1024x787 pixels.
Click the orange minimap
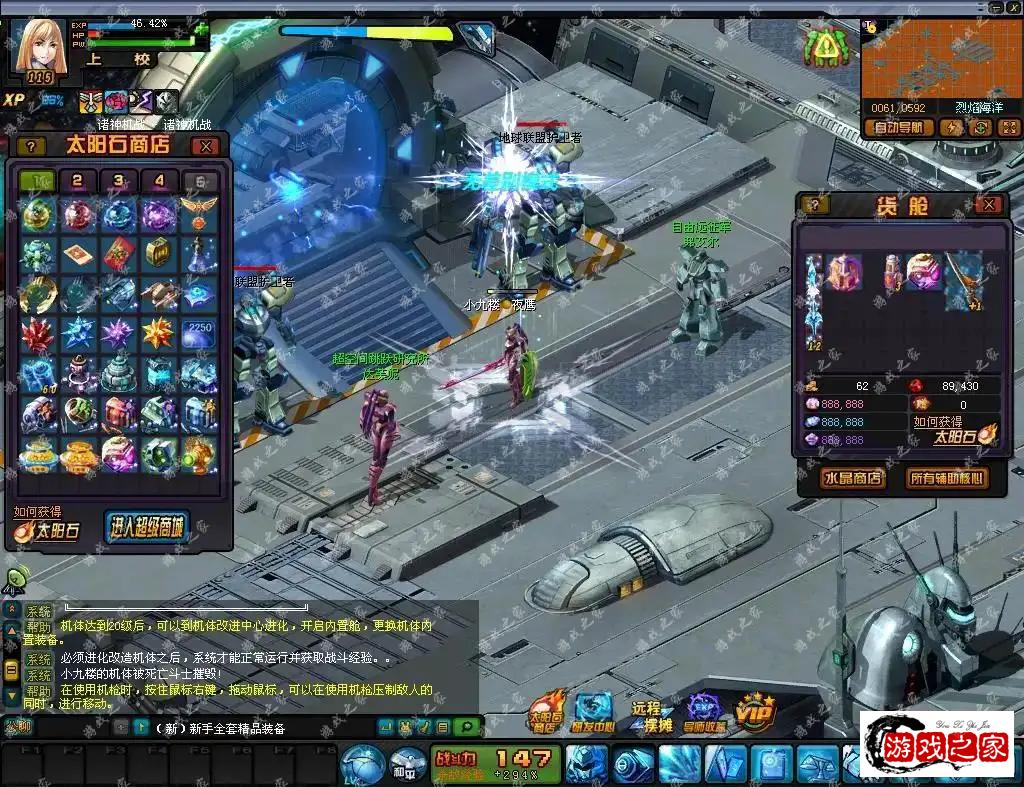[941, 60]
